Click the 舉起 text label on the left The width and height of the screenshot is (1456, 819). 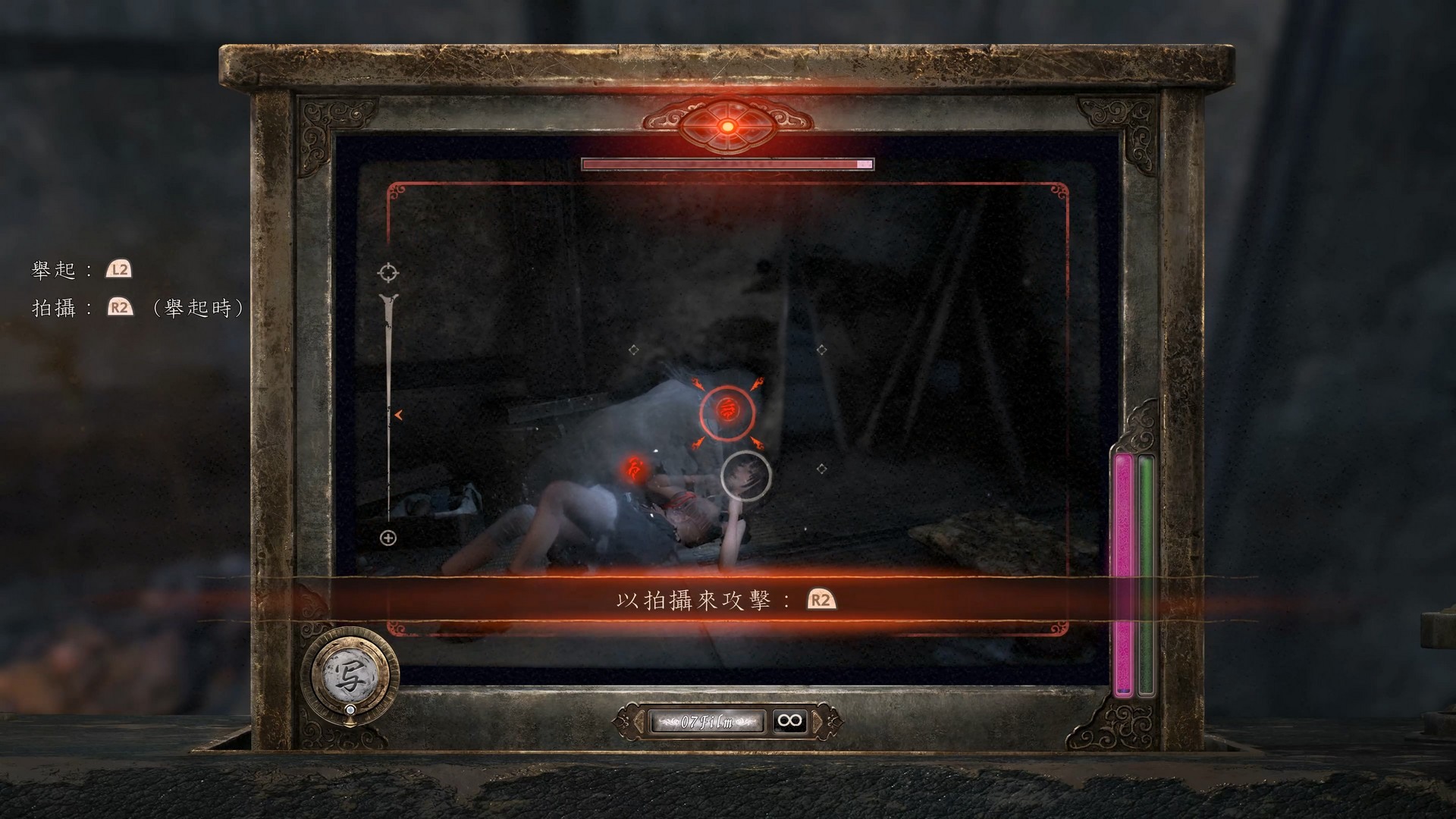[x=52, y=267]
